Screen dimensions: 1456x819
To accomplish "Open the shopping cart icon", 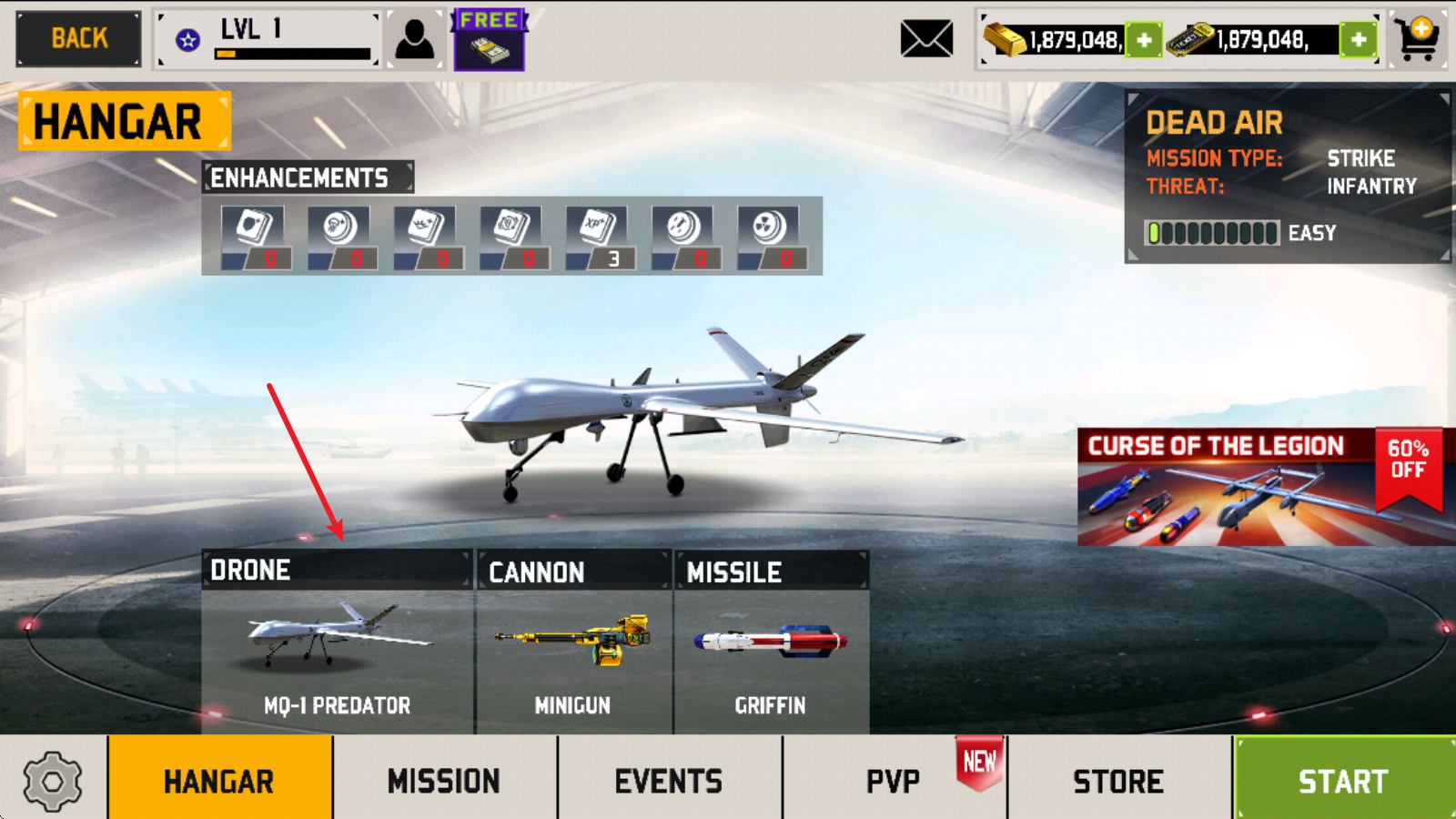I will click(x=1419, y=39).
